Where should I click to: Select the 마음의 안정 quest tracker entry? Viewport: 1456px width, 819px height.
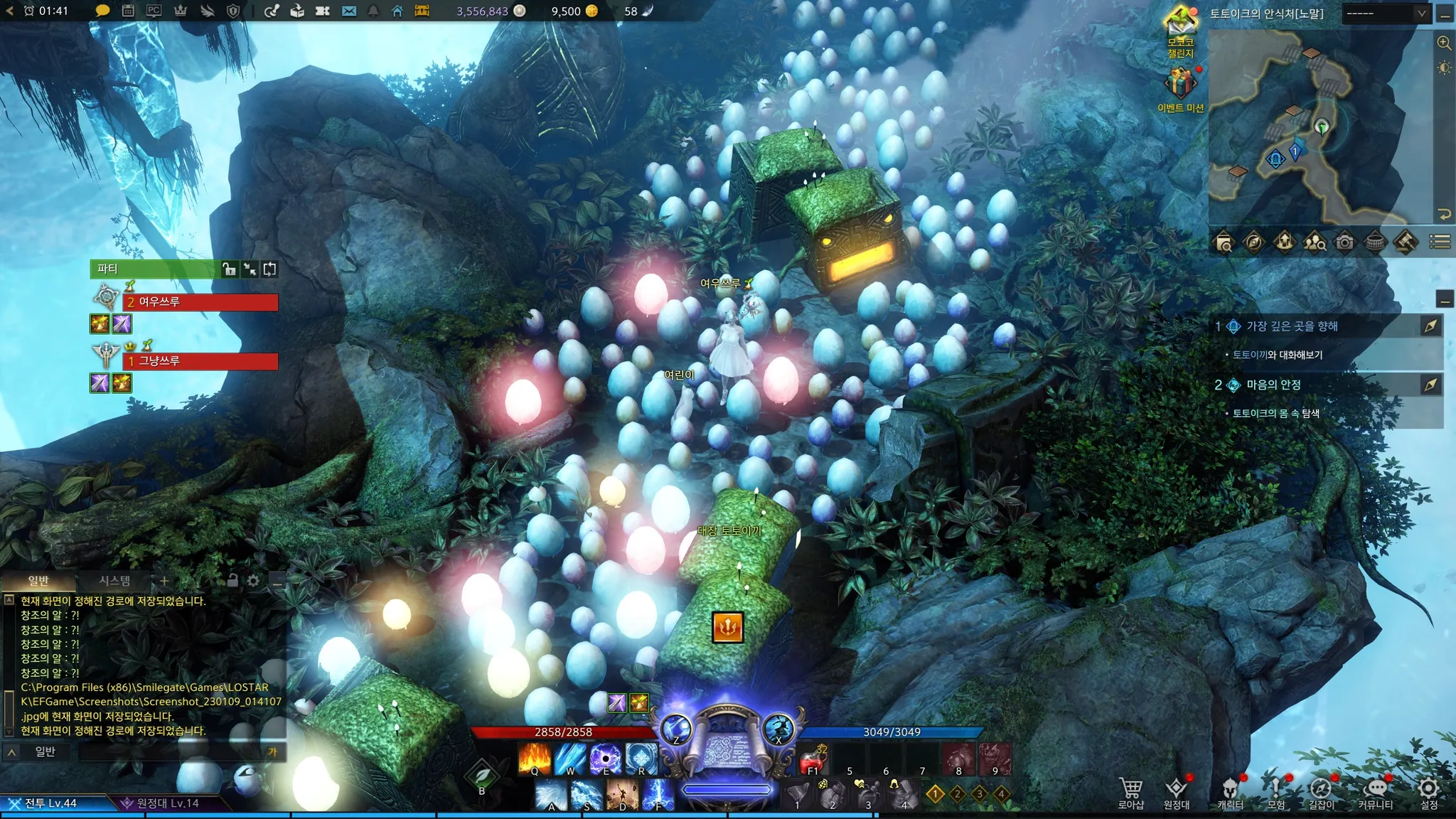point(1273,385)
